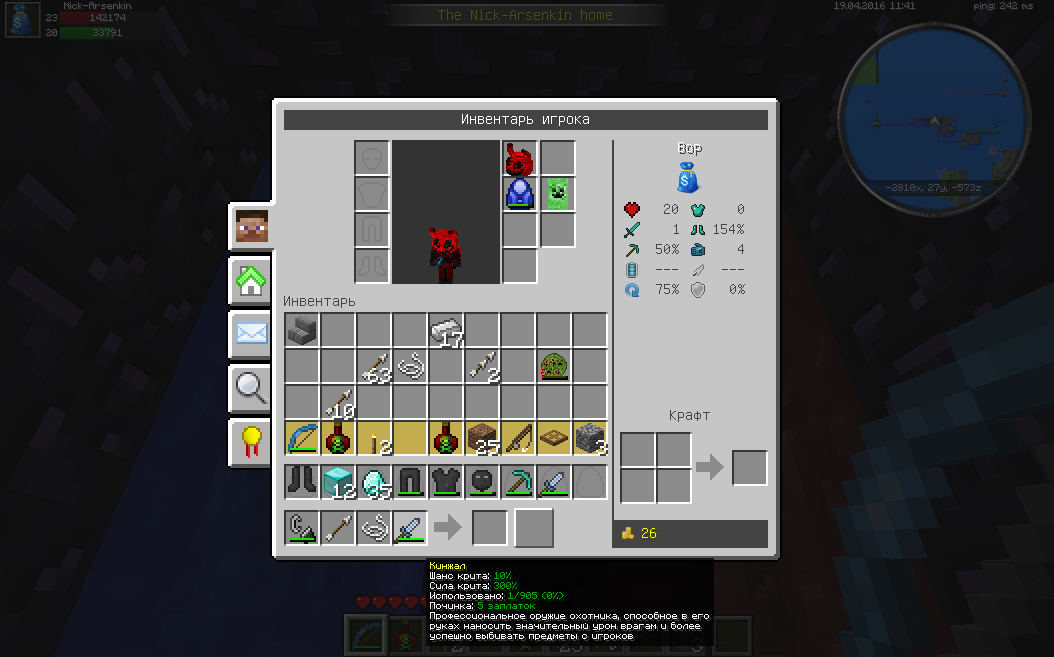Screen dimensions: 1054x657
Task: Select the red mask equipment slot
Action: pos(519,158)
